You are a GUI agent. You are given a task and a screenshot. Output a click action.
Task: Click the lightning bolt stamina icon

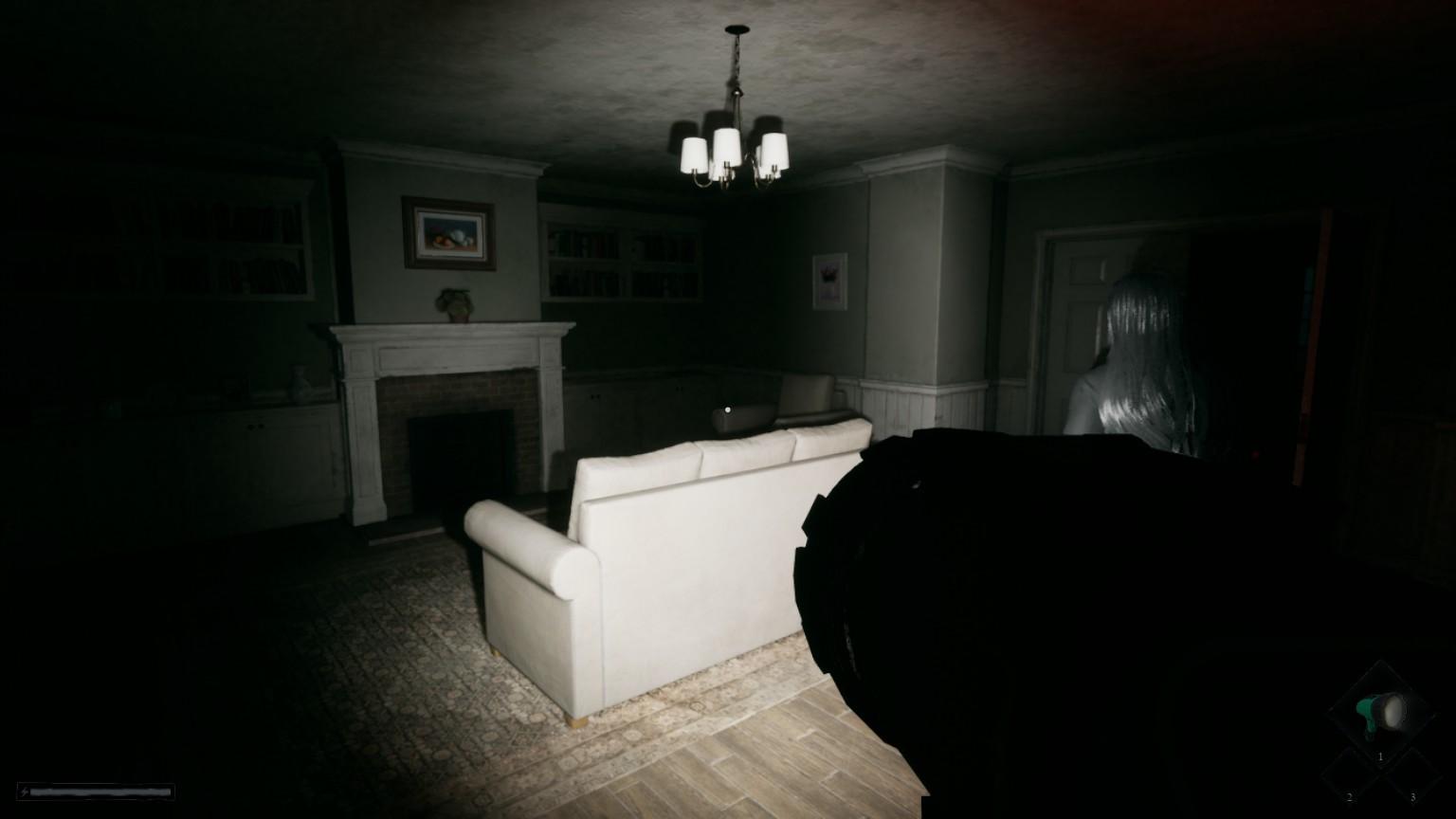click(x=24, y=792)
